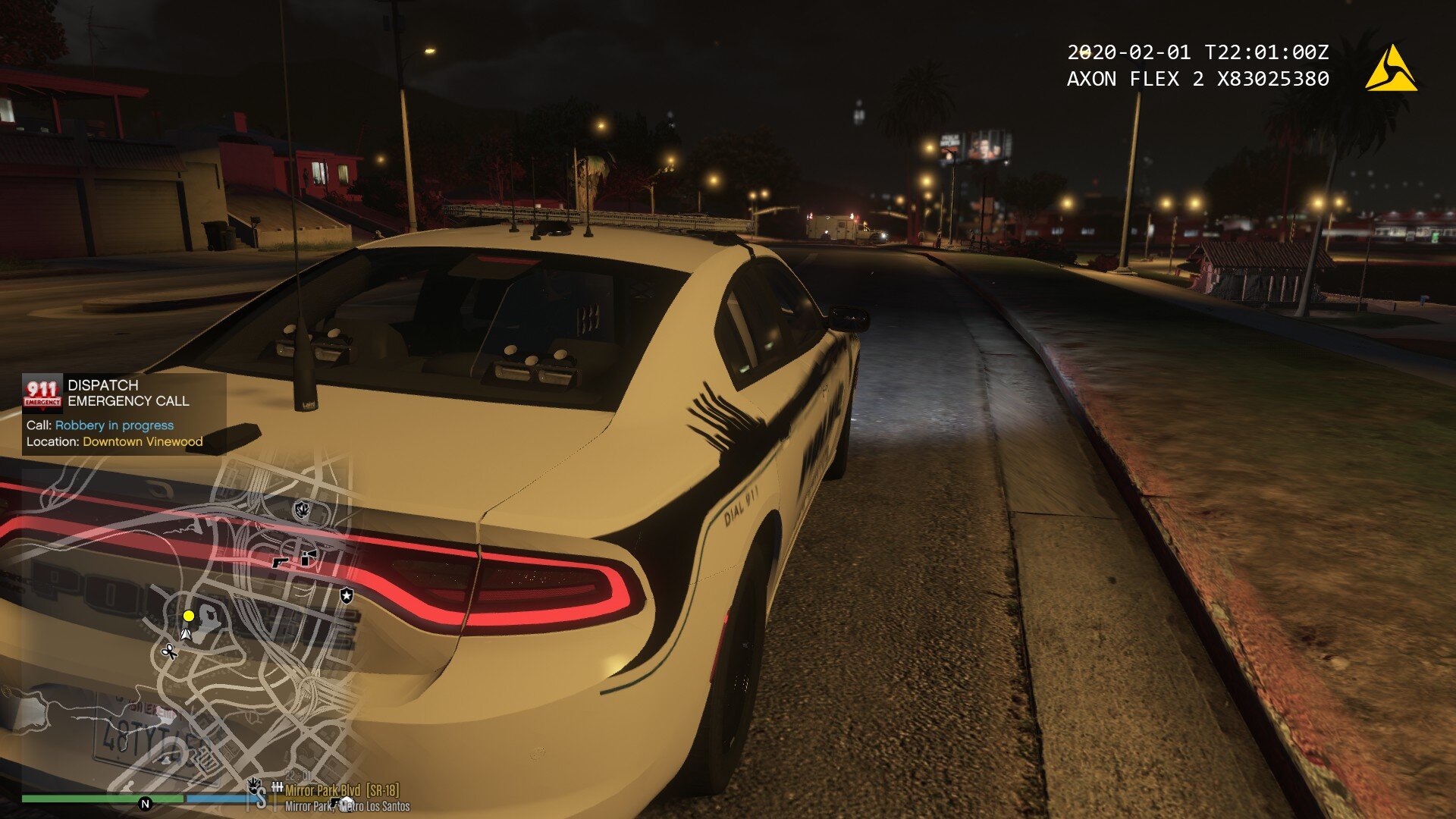This screenshot has height=819, width=1456.
Task: Choose the scissors barber shop map marker
Action: [x=169, y=651]
